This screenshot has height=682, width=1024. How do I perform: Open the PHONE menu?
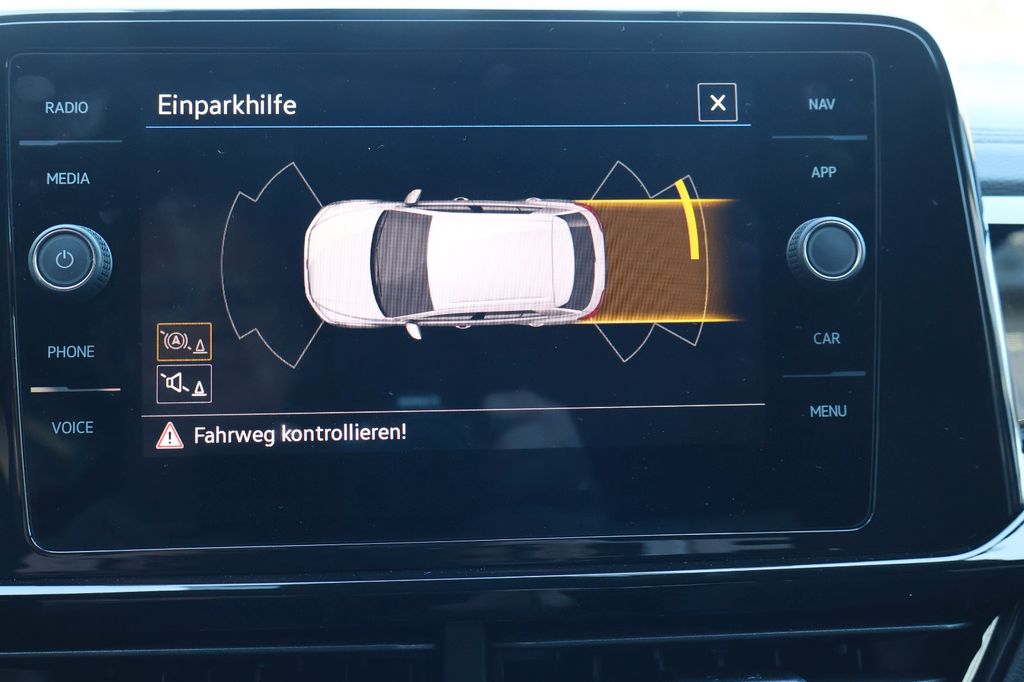[71, 352]
